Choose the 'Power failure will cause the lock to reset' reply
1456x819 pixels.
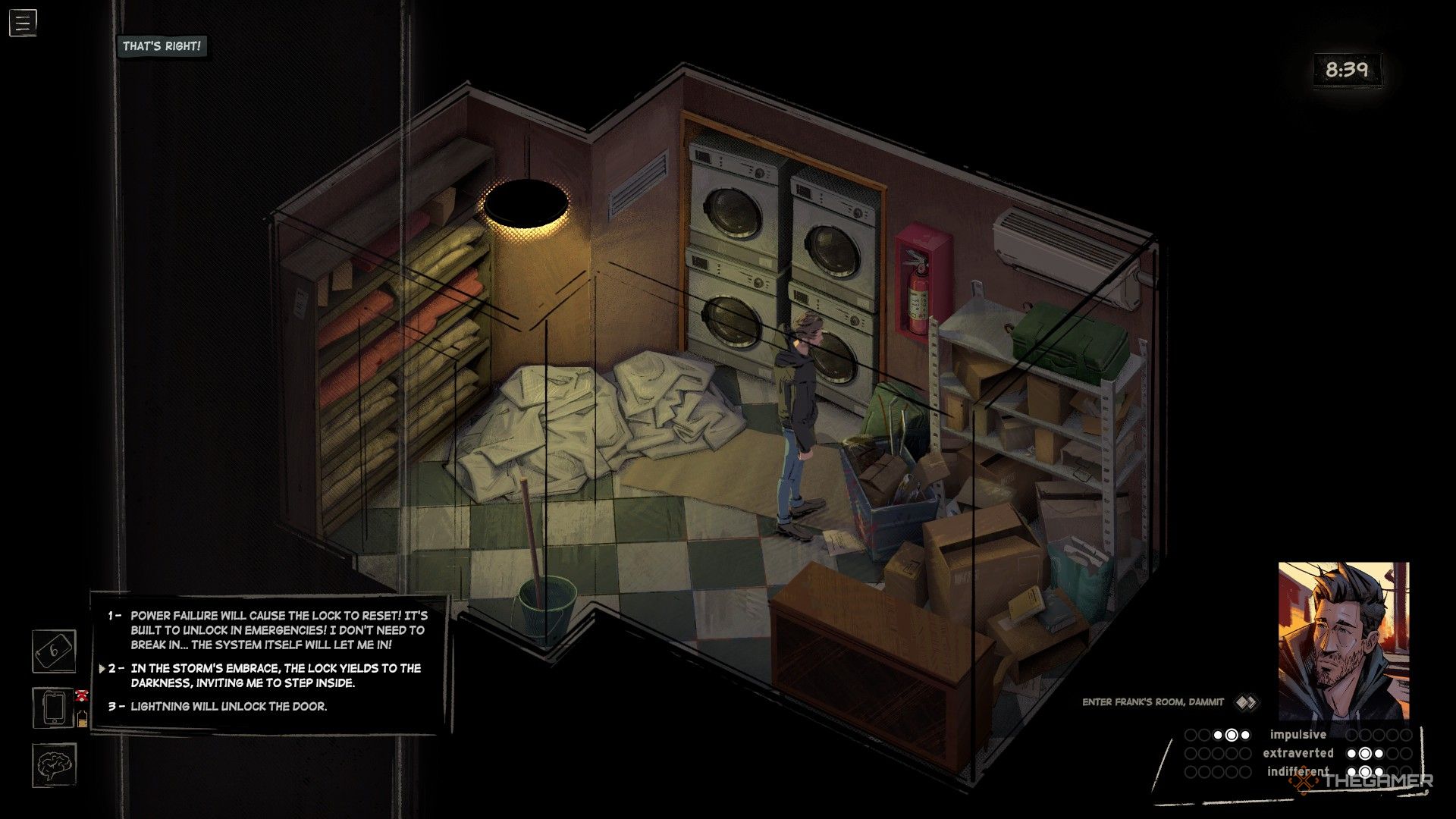[x=278, y=630]
